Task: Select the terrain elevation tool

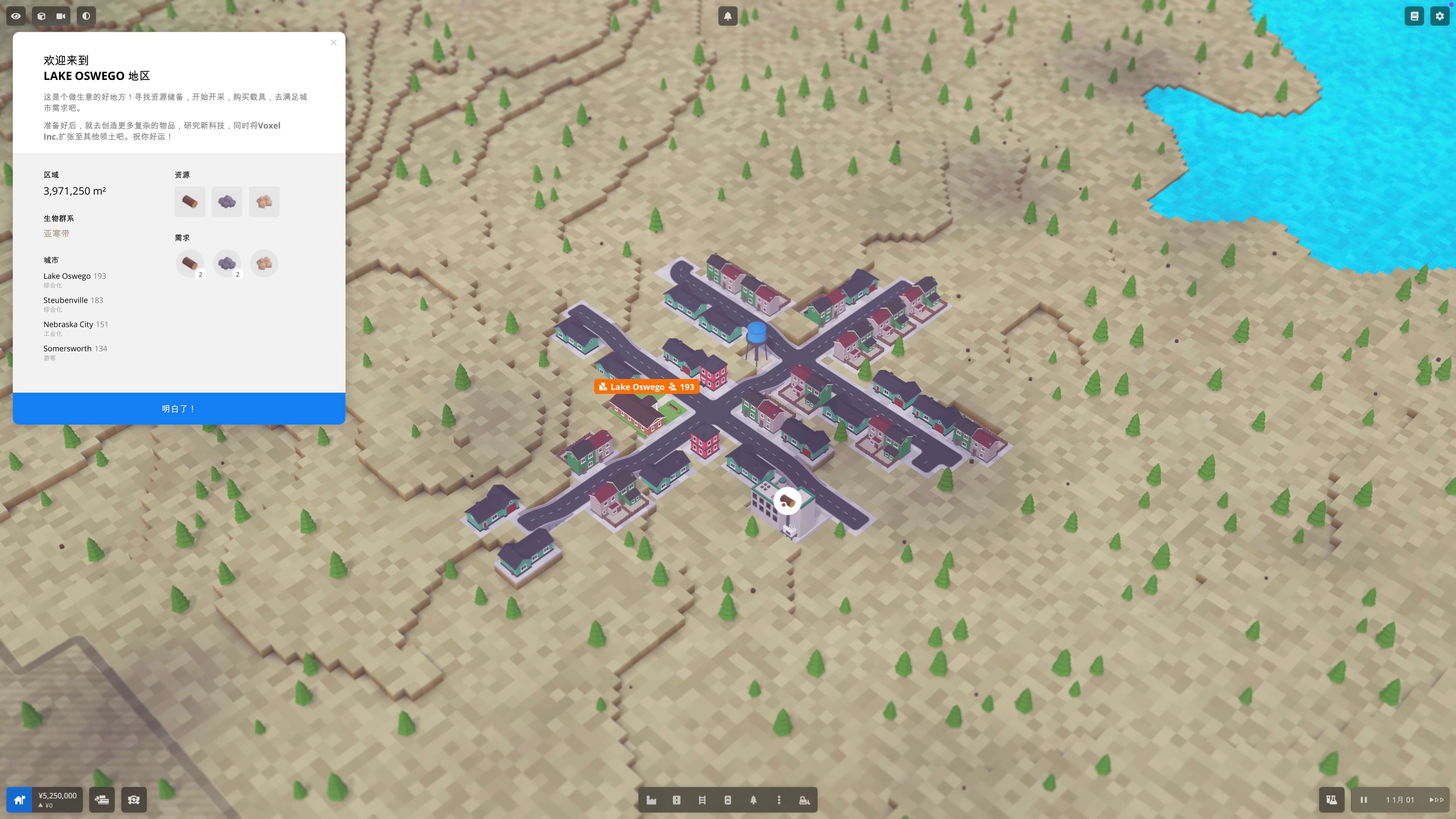Action: coord(728,800)
